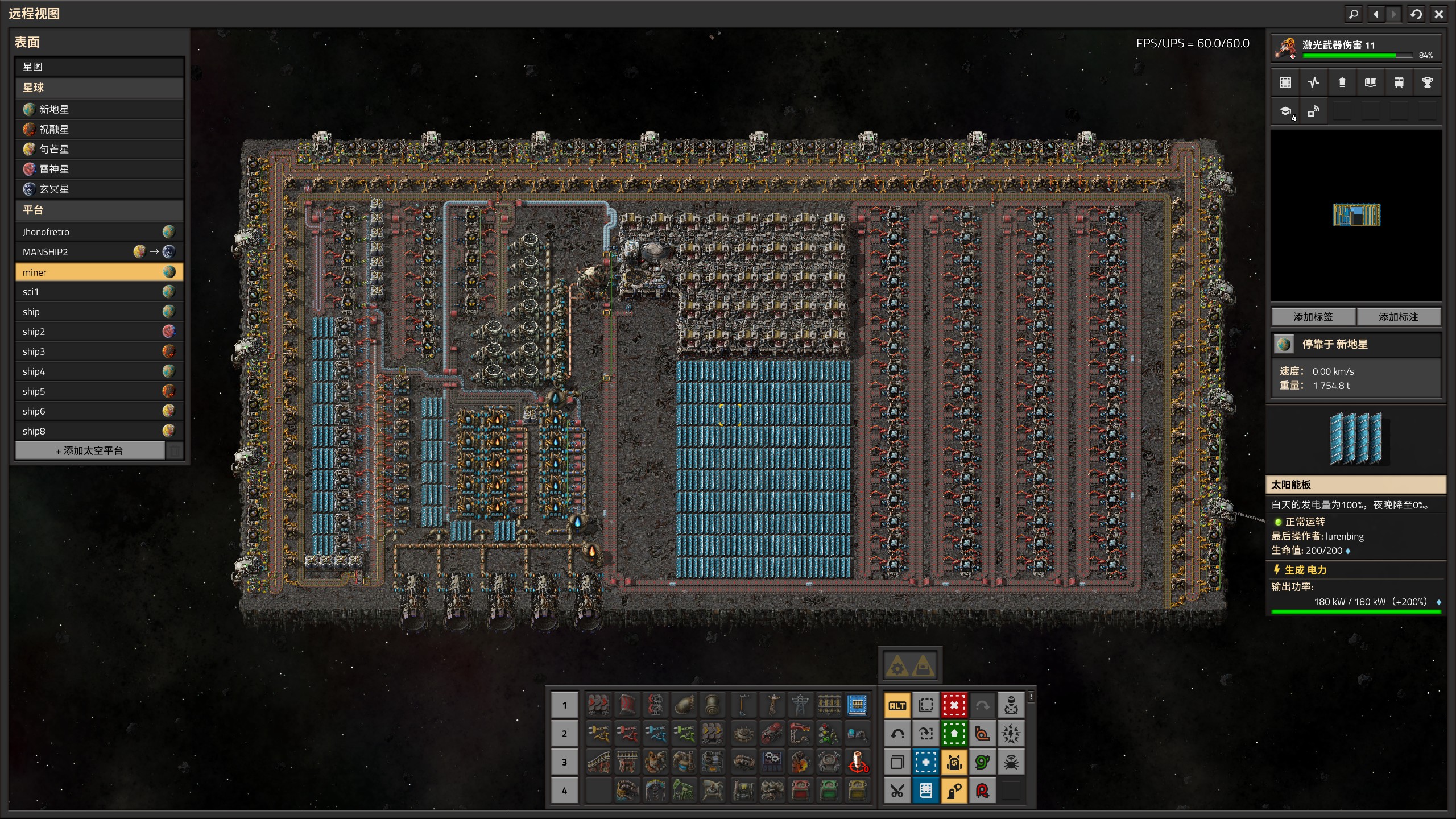Toggle the ALT mode shortcut button
This screenshot has height=819, width=1456.
tap(897, 705)
